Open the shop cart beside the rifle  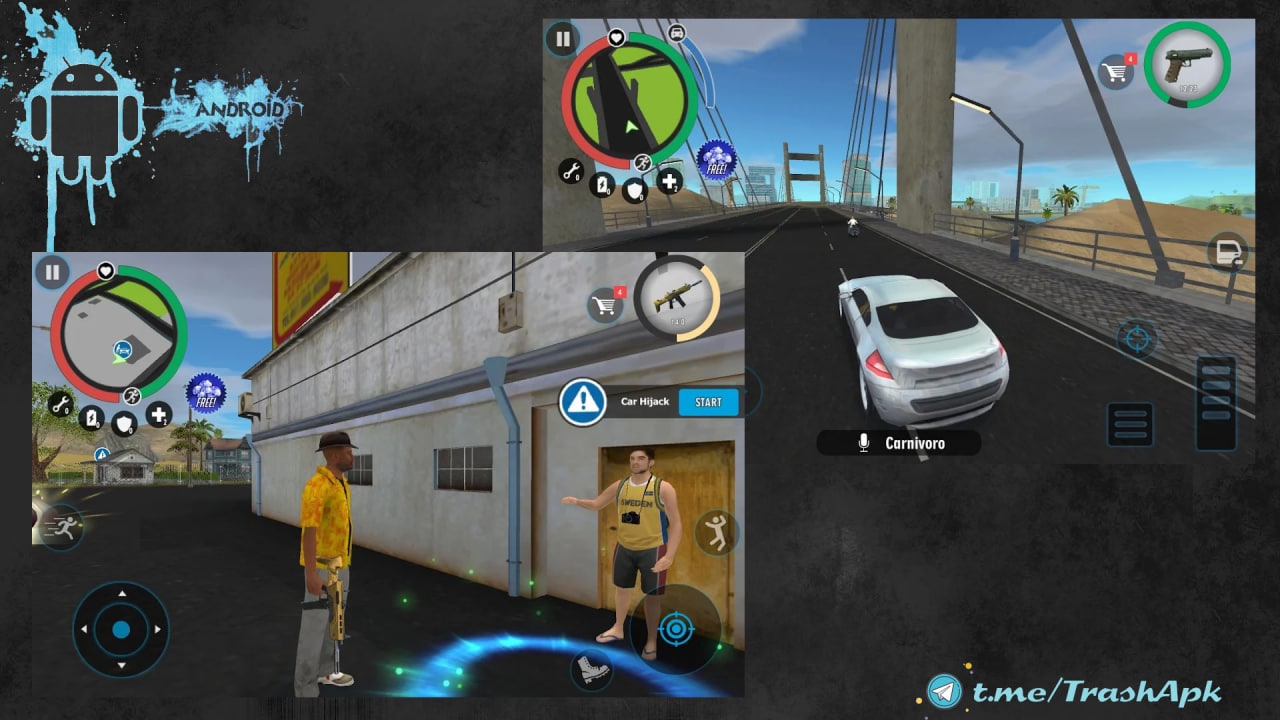coord(604,305)
